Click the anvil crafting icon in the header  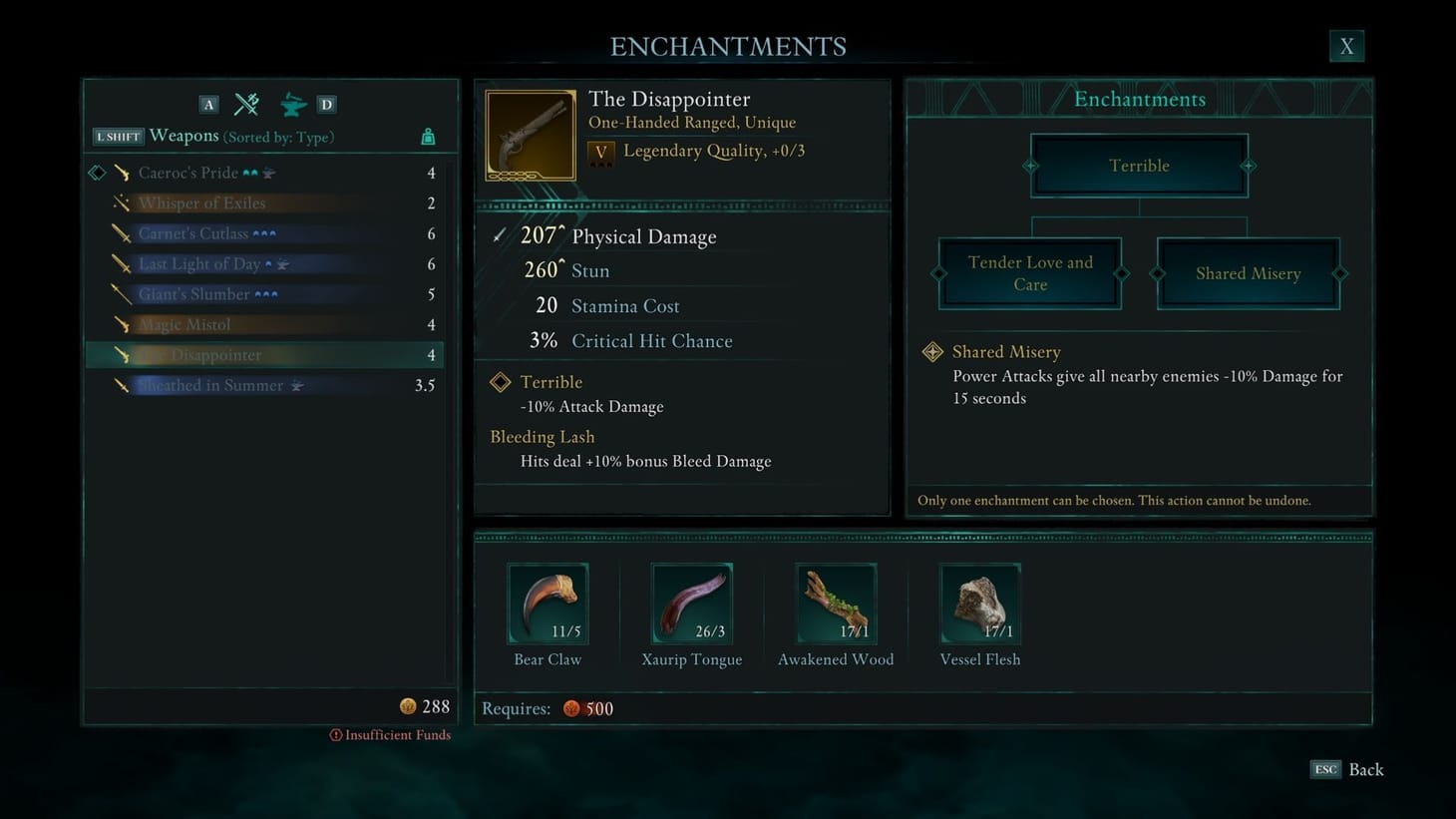[x=292, y=103]
